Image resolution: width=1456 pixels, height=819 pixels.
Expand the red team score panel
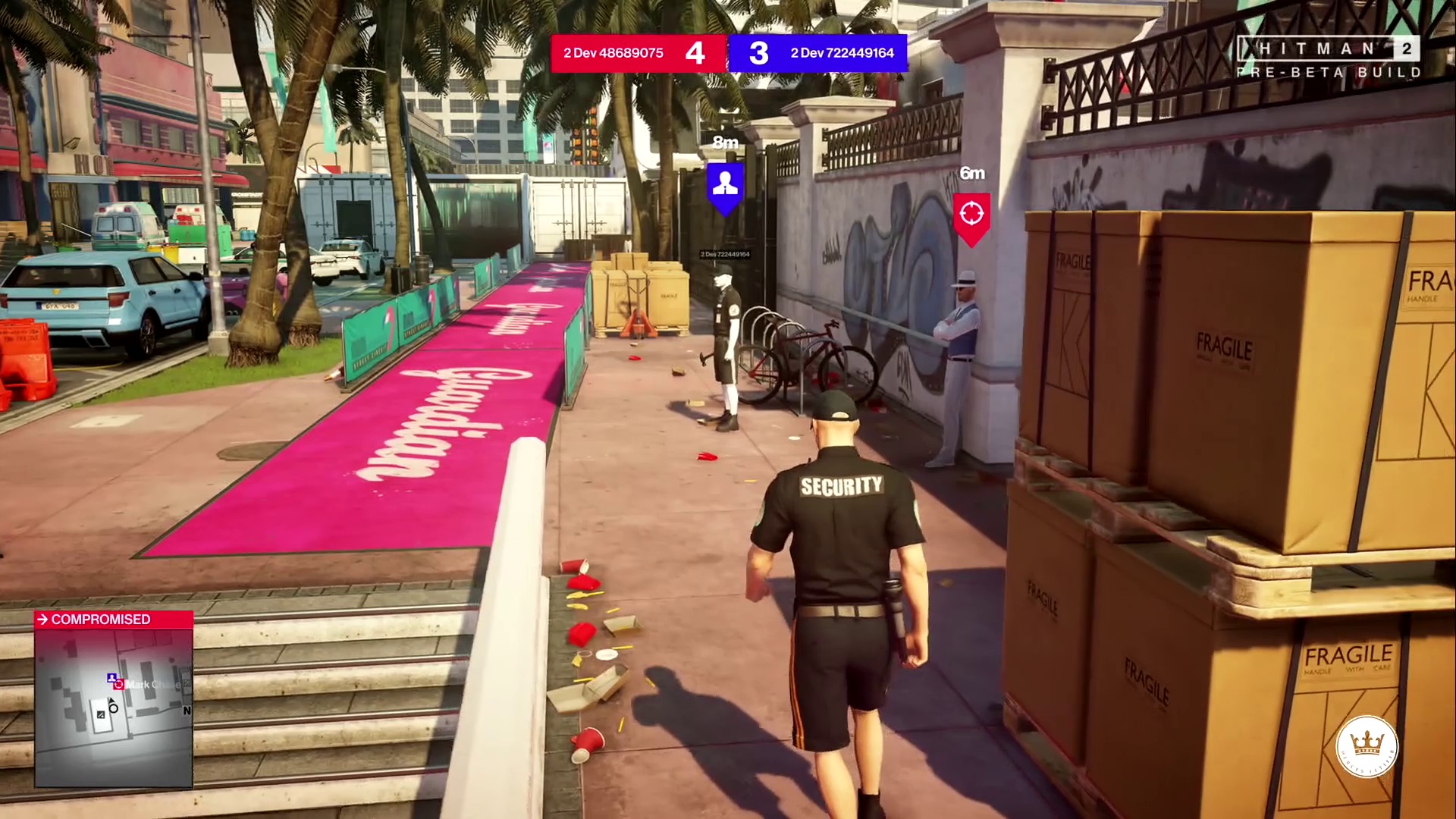click(637, 53)
